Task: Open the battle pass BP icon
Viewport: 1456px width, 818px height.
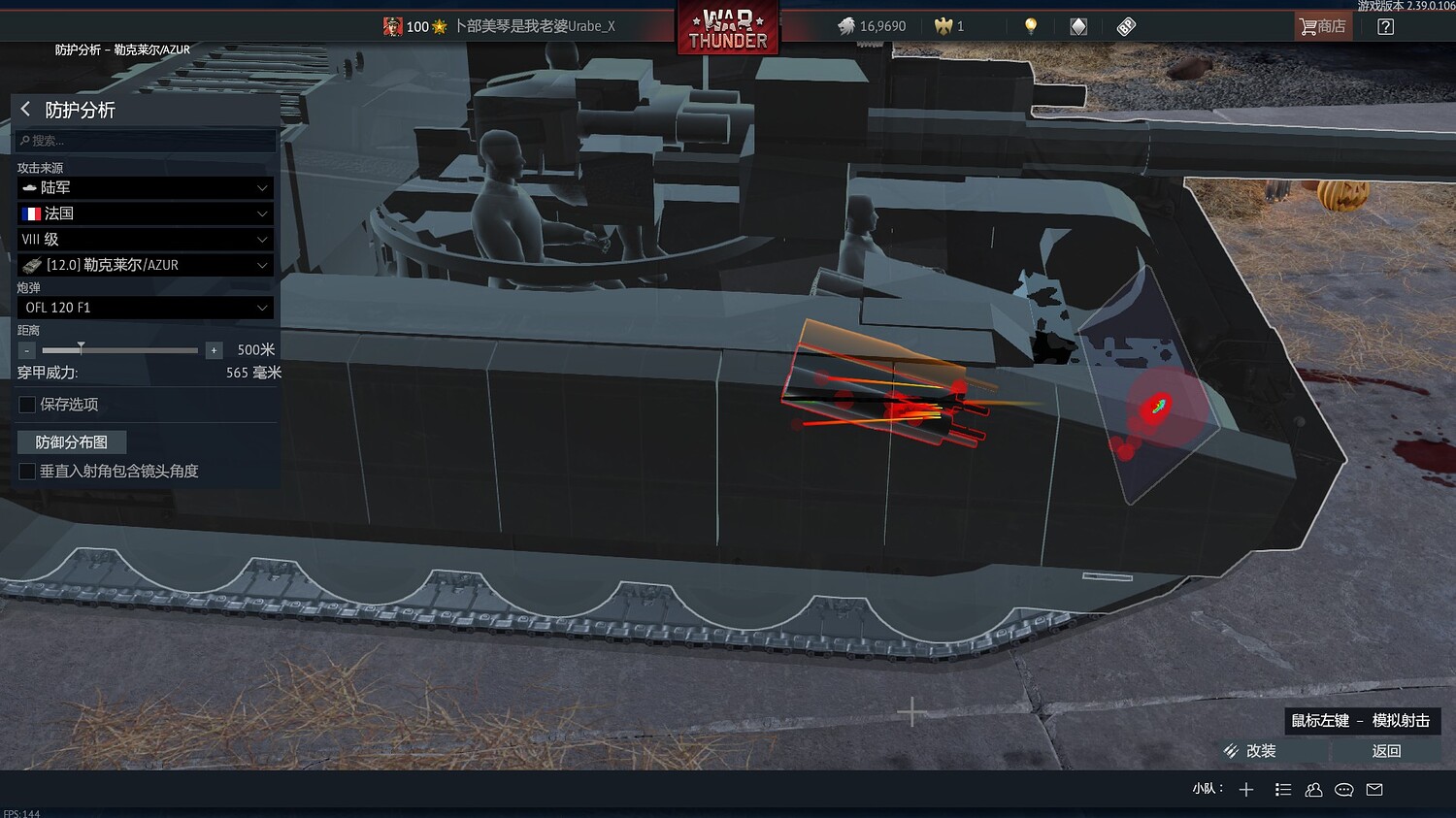Action: pos(1125,26)
